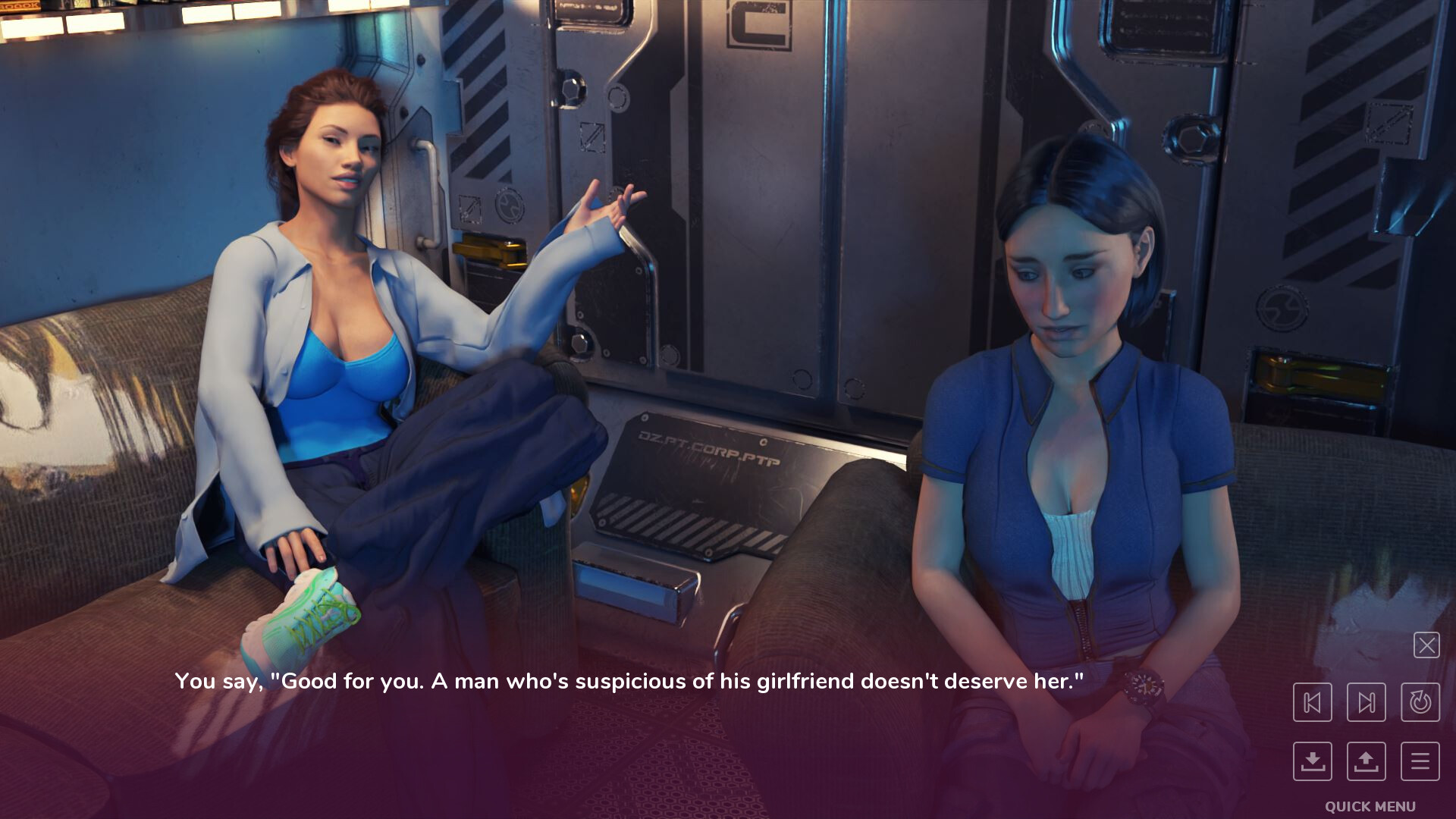1456x819 pixels.
Task: Skip forward with the skip-next button
Action: [x=1366, y=702]
